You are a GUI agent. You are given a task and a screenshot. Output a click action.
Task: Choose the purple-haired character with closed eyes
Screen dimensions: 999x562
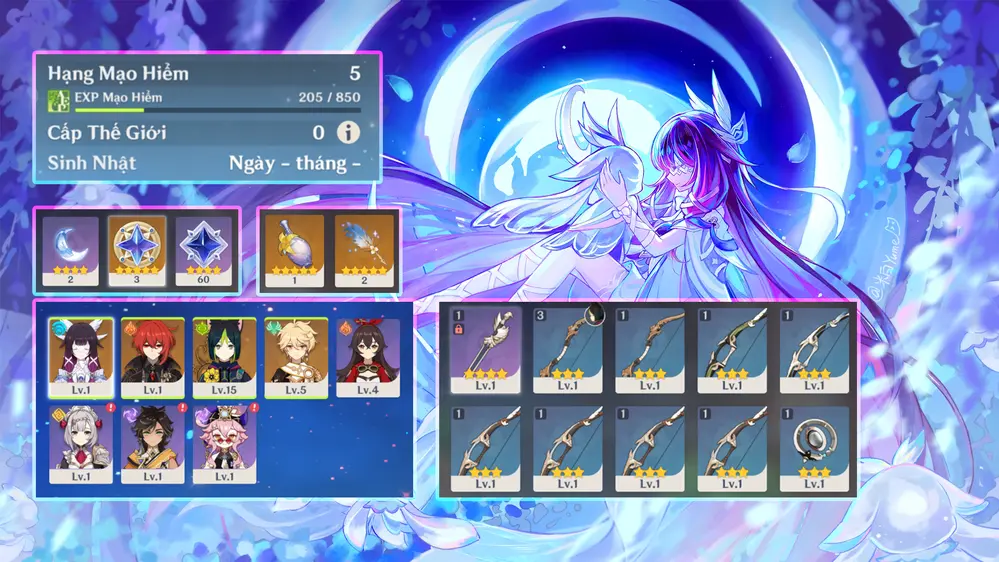click(81, 357)
